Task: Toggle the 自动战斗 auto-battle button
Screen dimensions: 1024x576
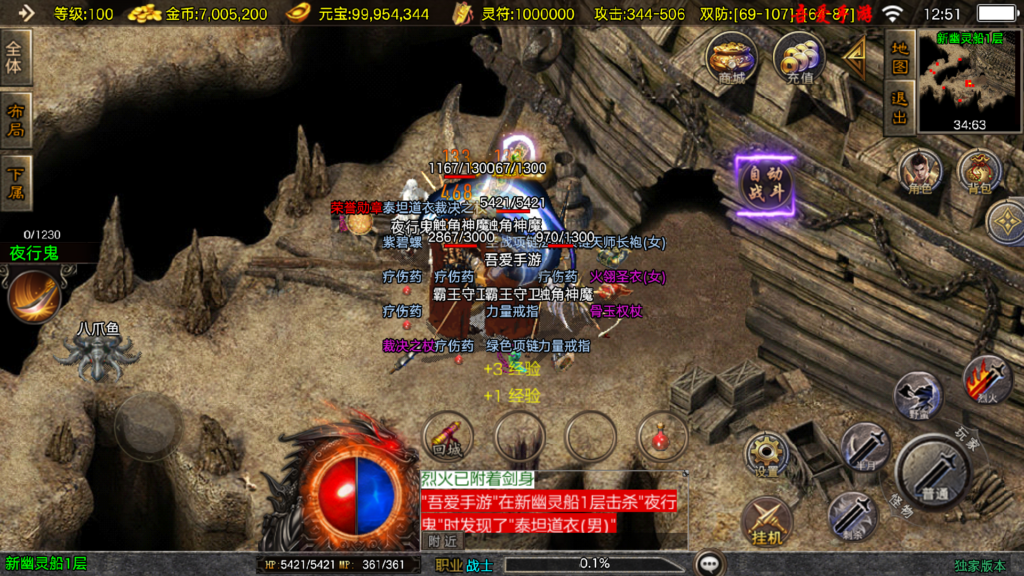Action: point(766,185)
